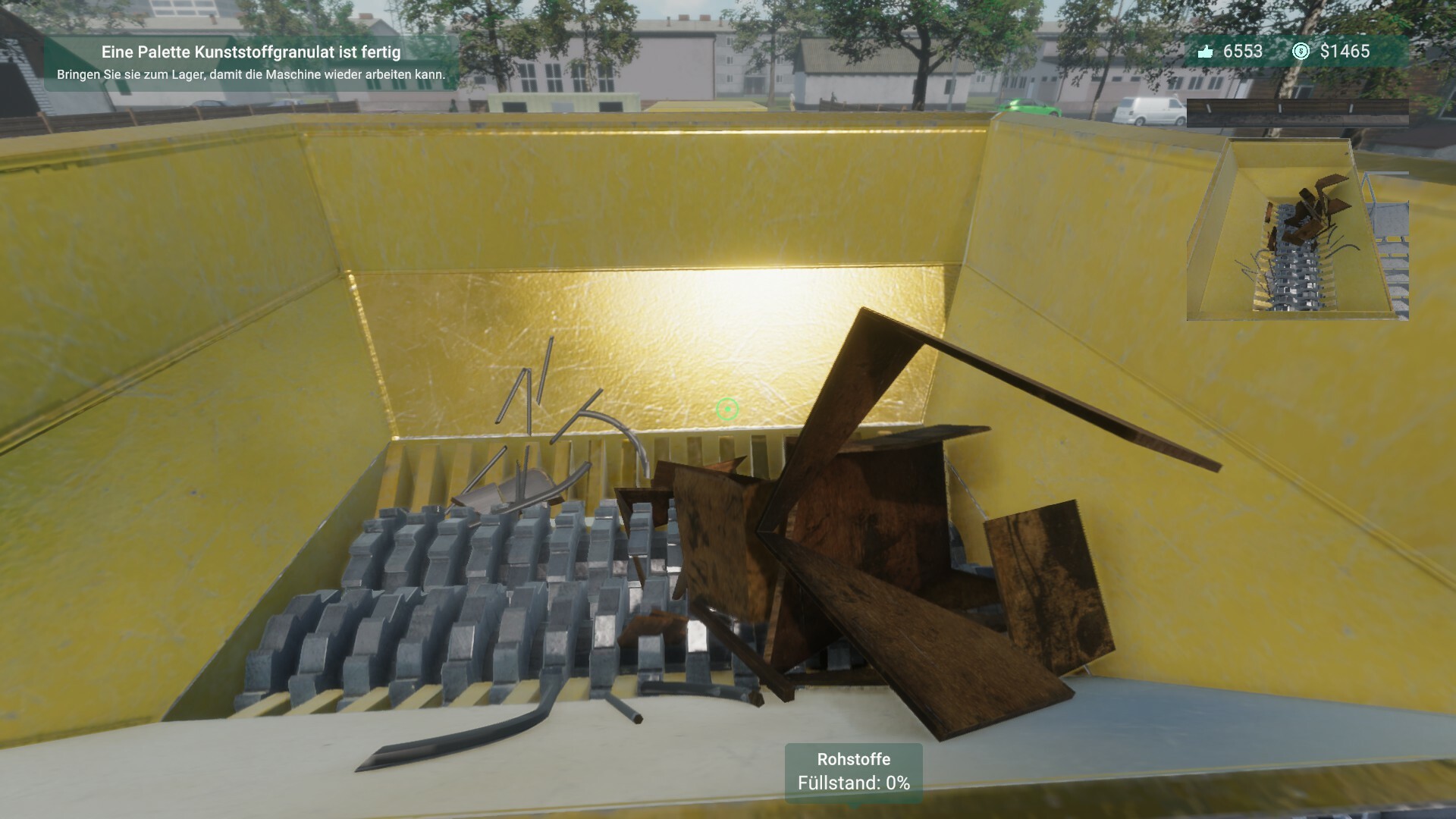Image resolution: width=1456 pixels, height=819 pixels.
Task: Click the 6553 likes counter
Action: pos(1242,52)
